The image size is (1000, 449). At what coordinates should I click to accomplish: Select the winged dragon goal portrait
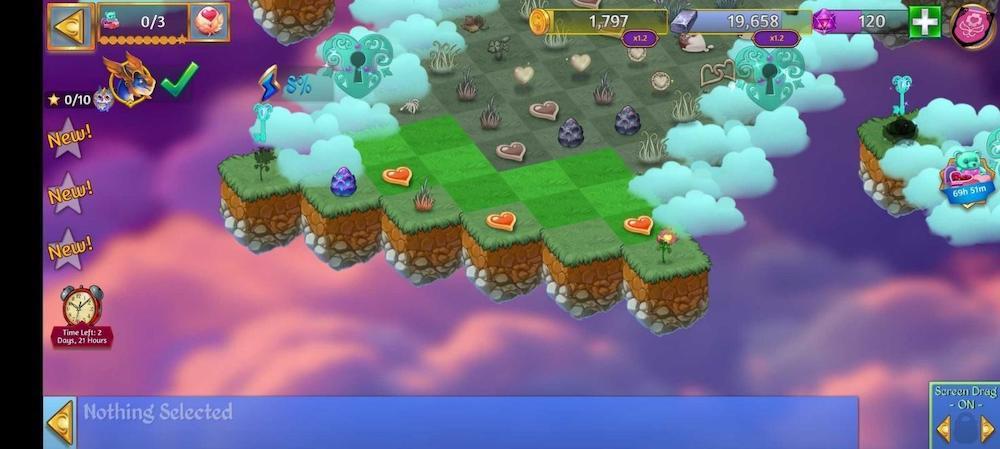[x=130, y=80]
